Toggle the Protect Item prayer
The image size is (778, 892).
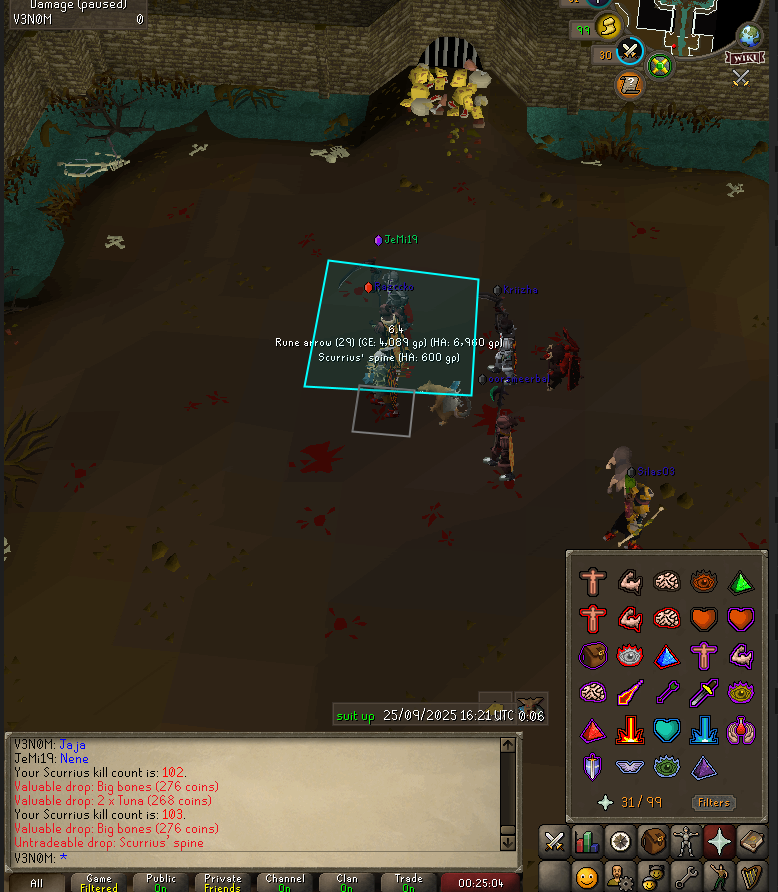(593, 656)
